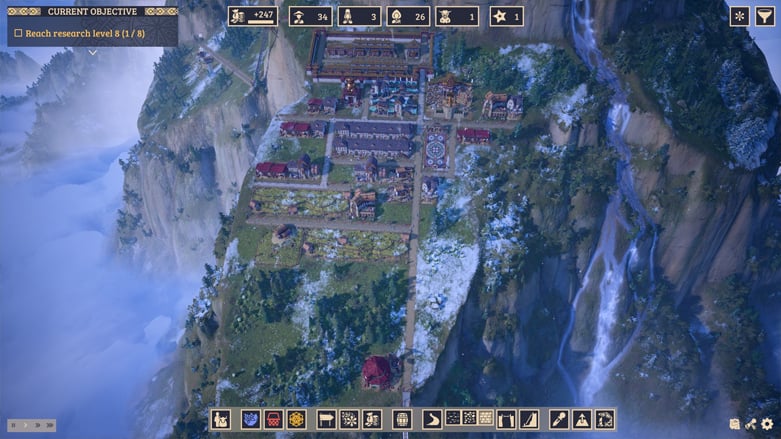The height and width of the screenshot is (439, 781).
Task: Open the funnel filter button
Action: point(765,16)
